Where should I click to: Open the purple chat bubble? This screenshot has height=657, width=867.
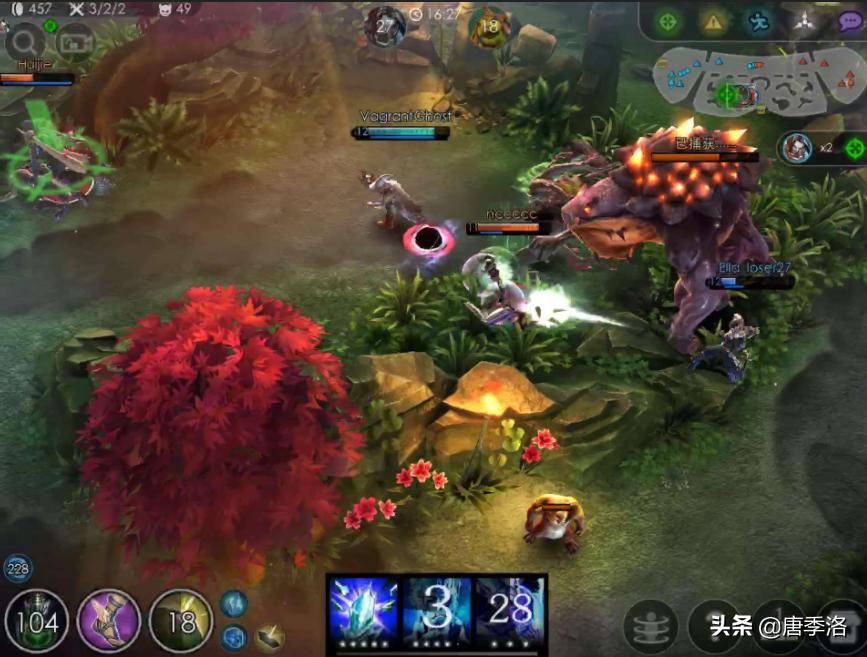pos(850,22)
